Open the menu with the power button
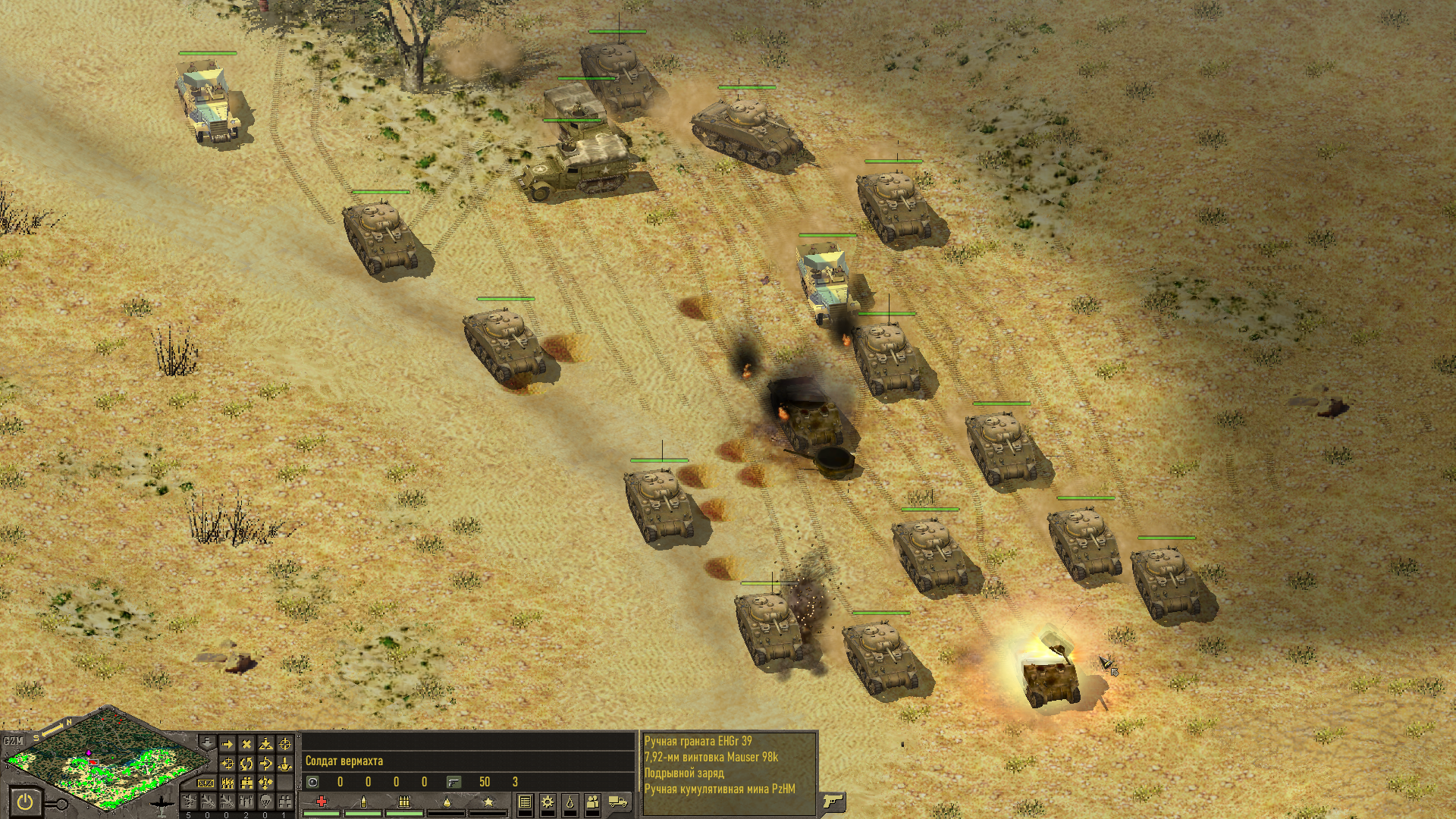This screenshot has width=1456, height=819. point(25,801)
